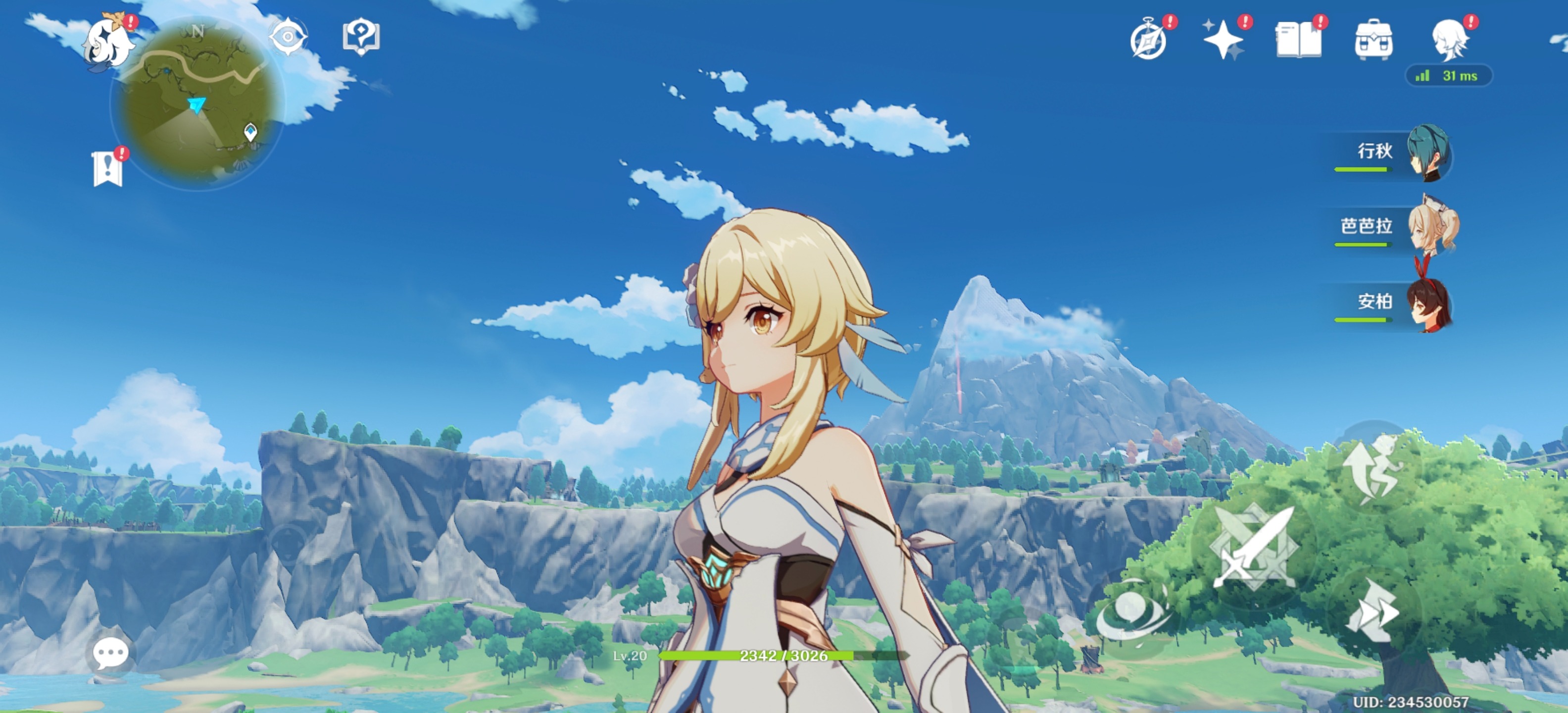The width and height of the screenshot is (1568, 713).
Task: Tap the jump button
Action: click(1372, 469)
